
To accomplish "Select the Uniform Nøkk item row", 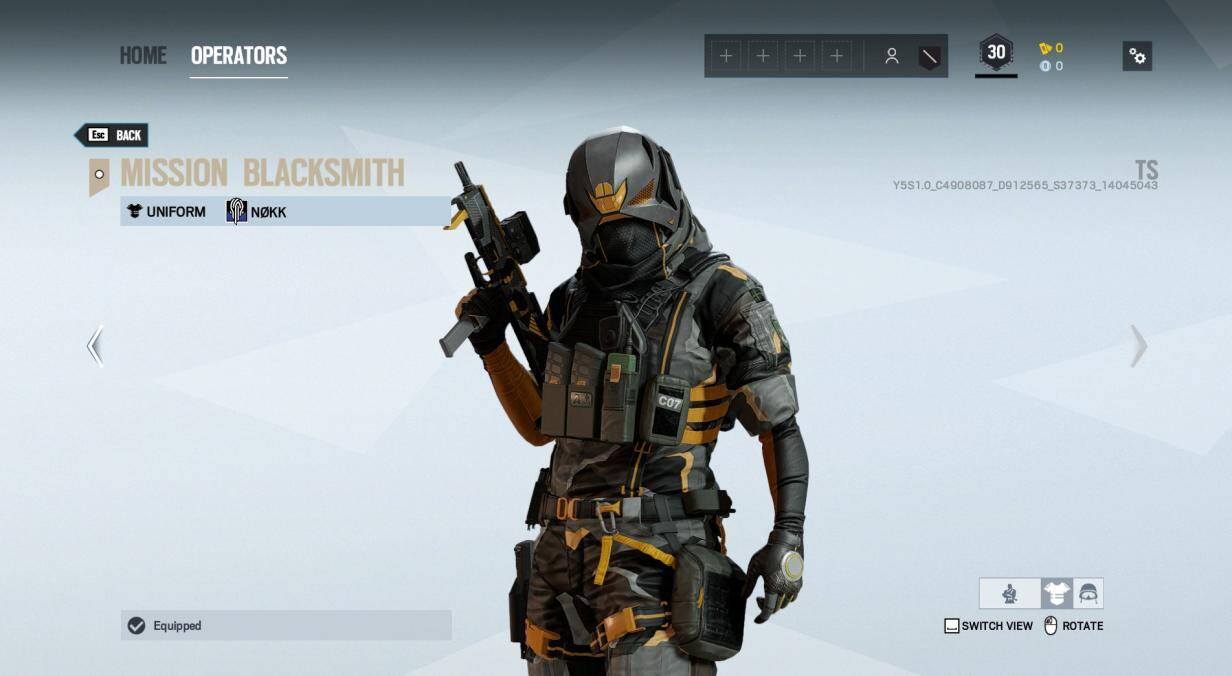I will tap(285, 211).
